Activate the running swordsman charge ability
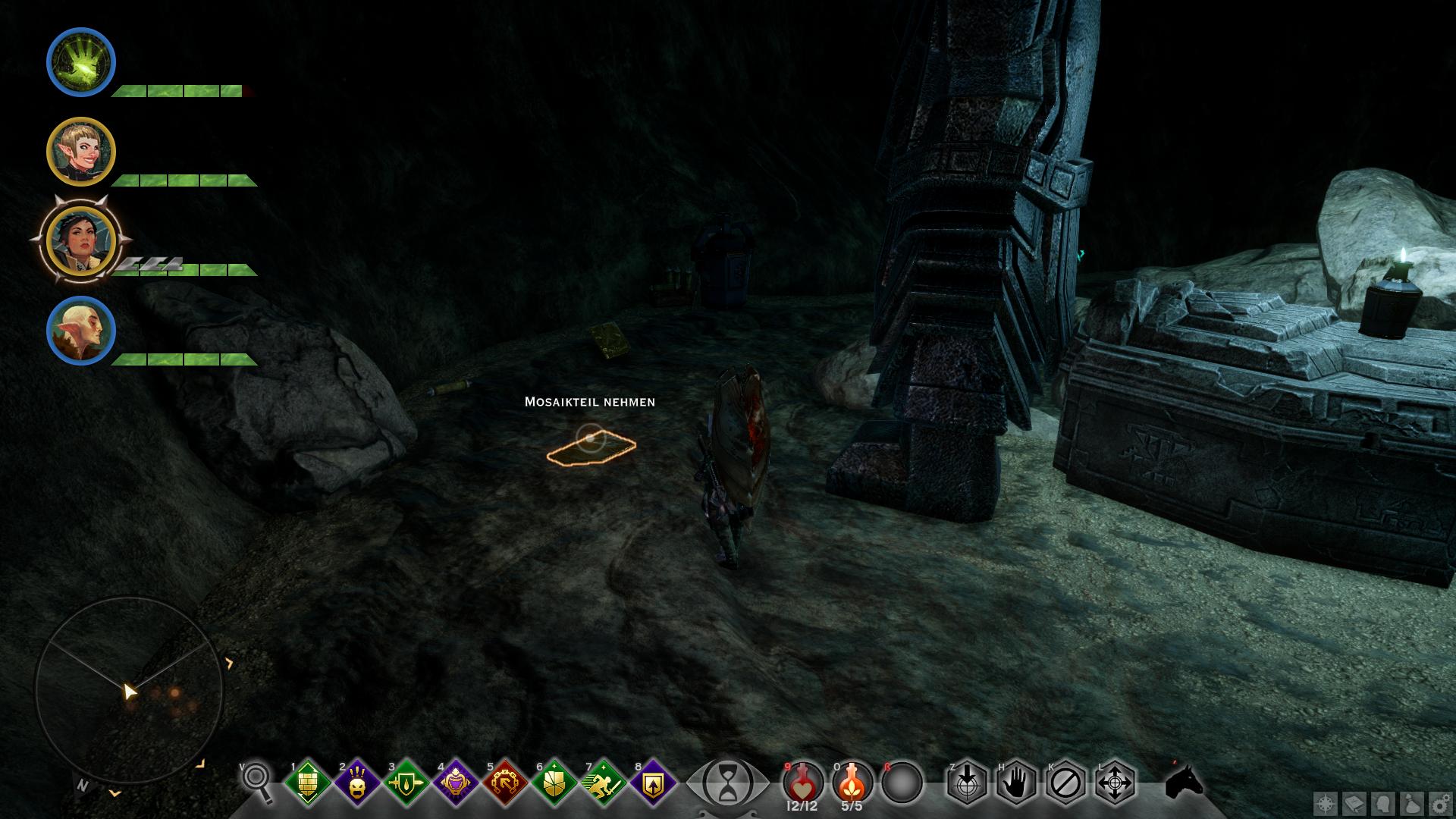The image size is (1456, 819). [604, 782]
